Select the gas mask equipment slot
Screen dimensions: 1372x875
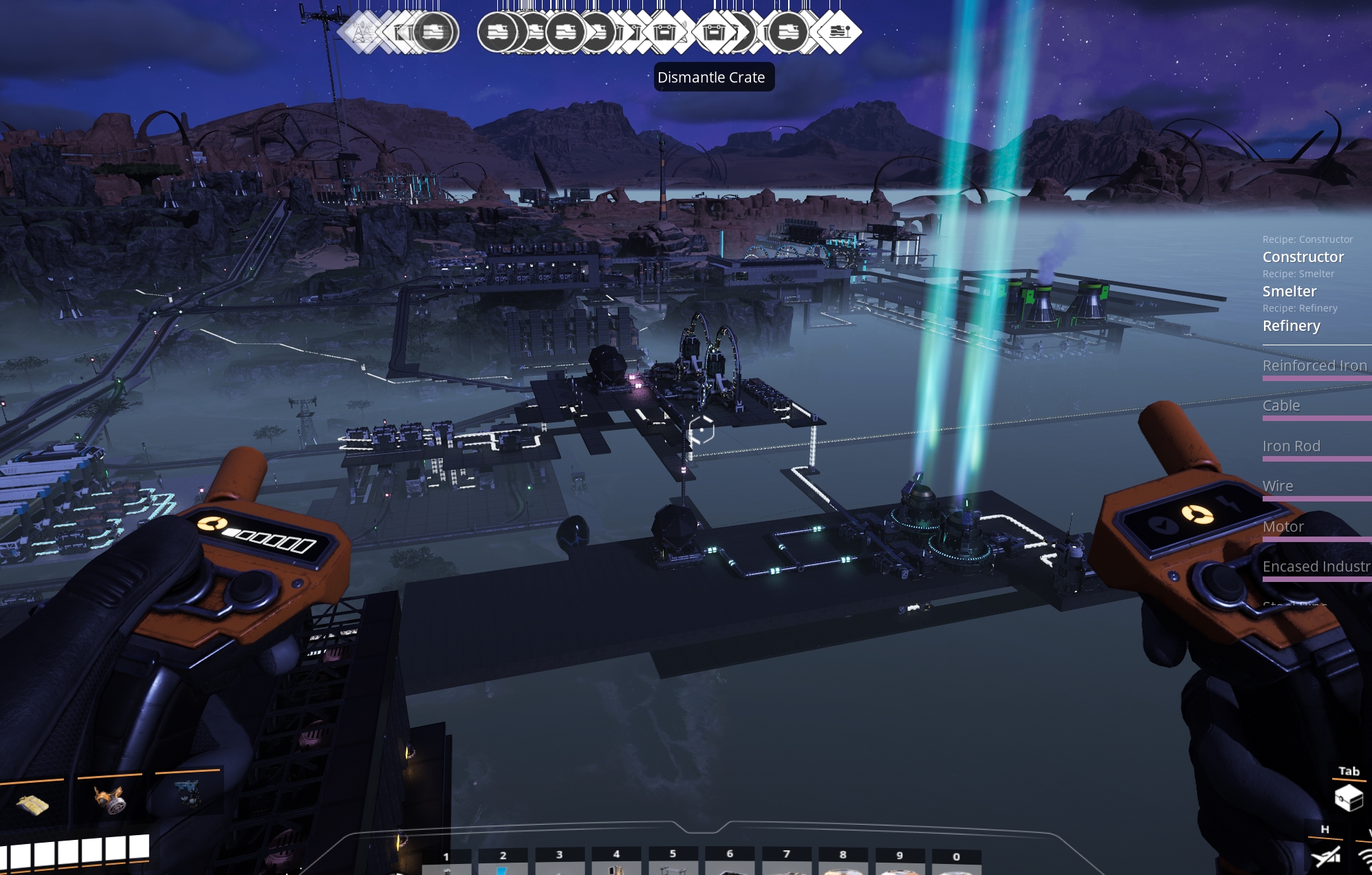pyautogui.click(x=109, y=799)
